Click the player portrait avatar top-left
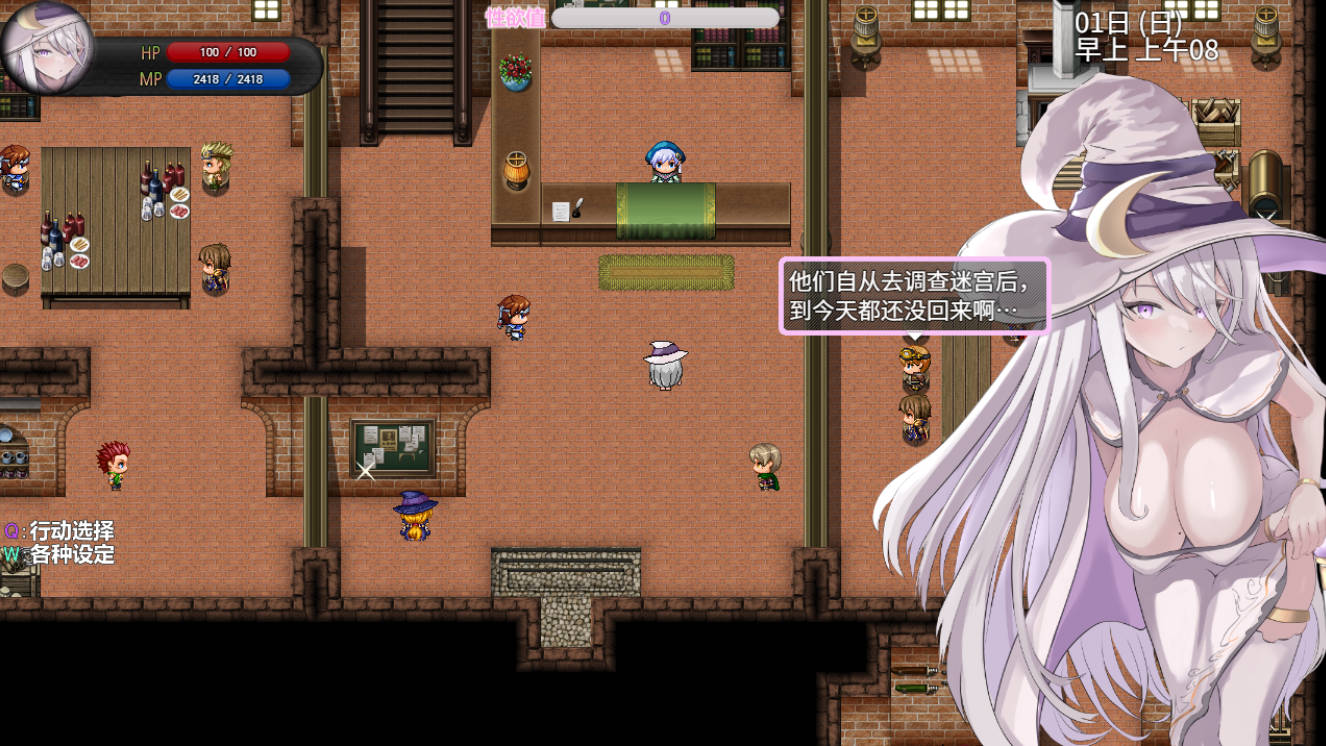The height and width of the screenshot is (746, 1326). coord(45,48)
